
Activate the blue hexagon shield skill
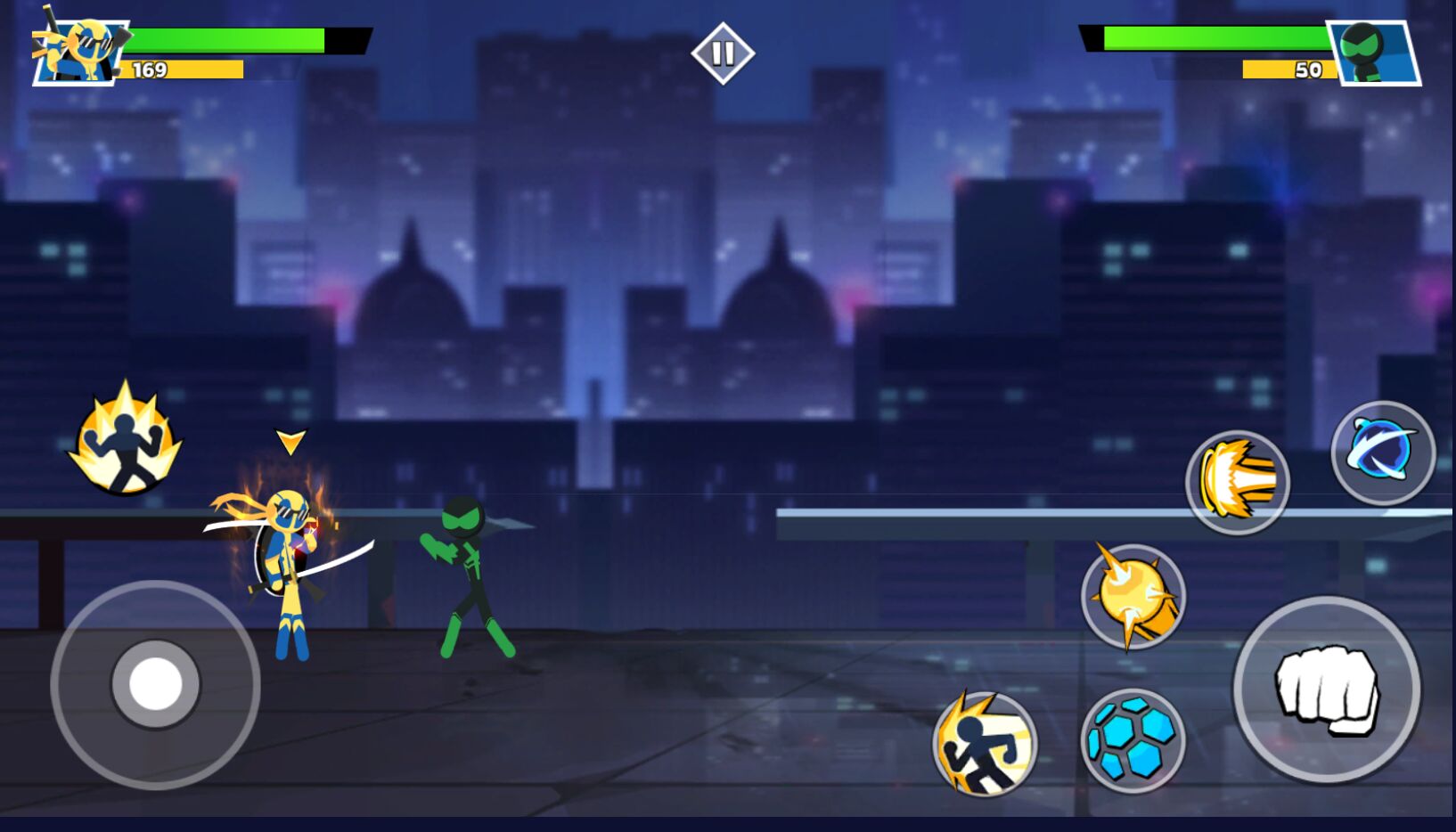click(x=1133, y=740)
